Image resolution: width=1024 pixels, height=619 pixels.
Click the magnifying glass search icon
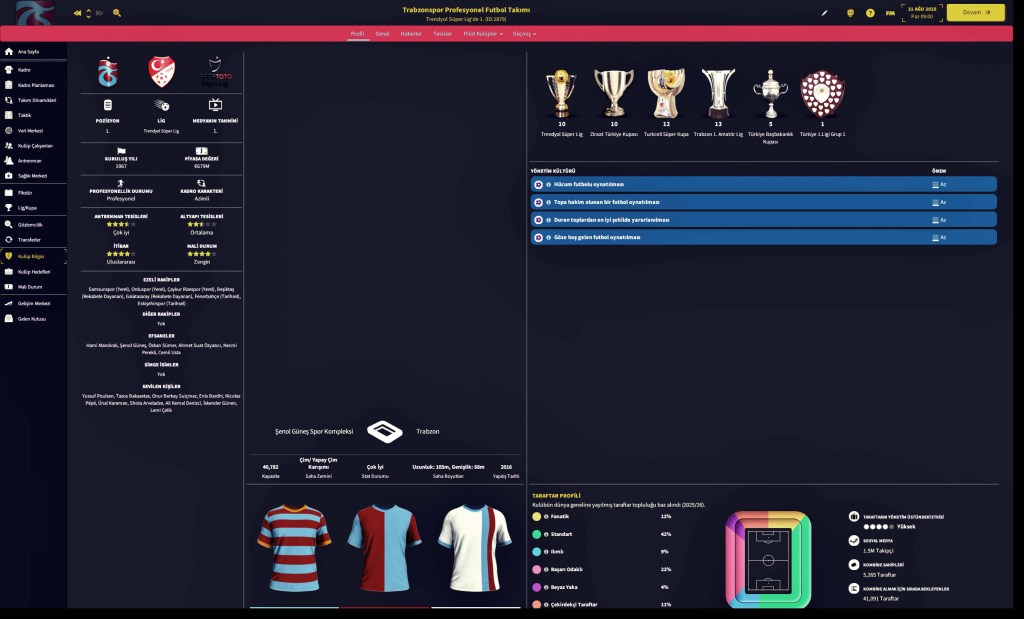point(117,13)
